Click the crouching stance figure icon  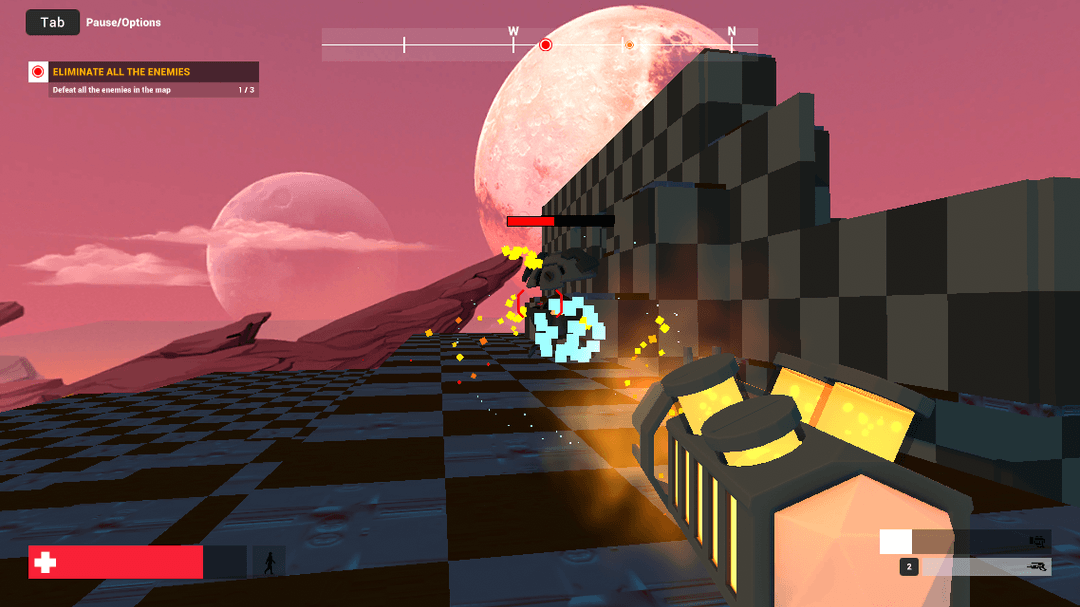click(x=269, y=562)
